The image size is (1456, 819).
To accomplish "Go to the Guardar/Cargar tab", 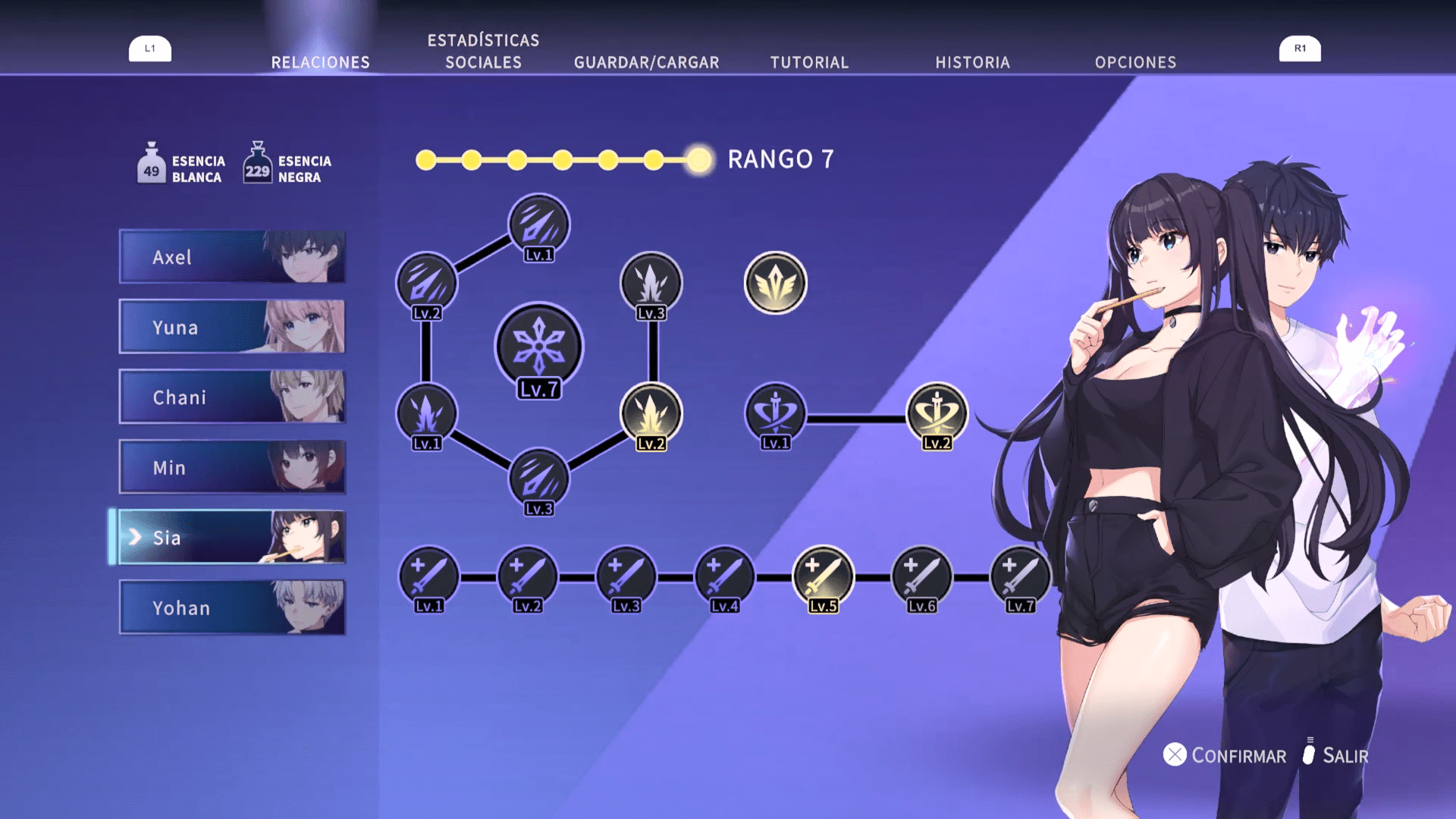I will click(646, 62).
